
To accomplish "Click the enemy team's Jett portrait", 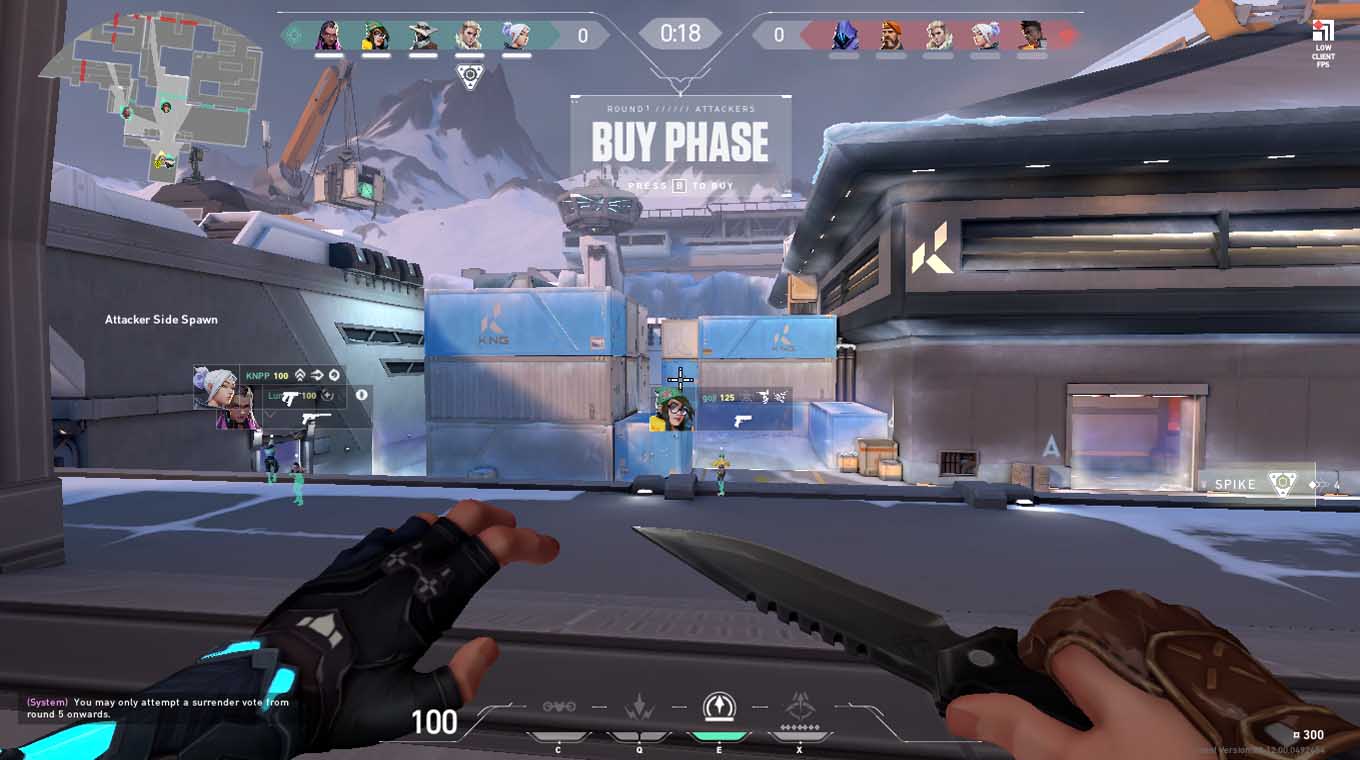I will click(x=984, y=36).
